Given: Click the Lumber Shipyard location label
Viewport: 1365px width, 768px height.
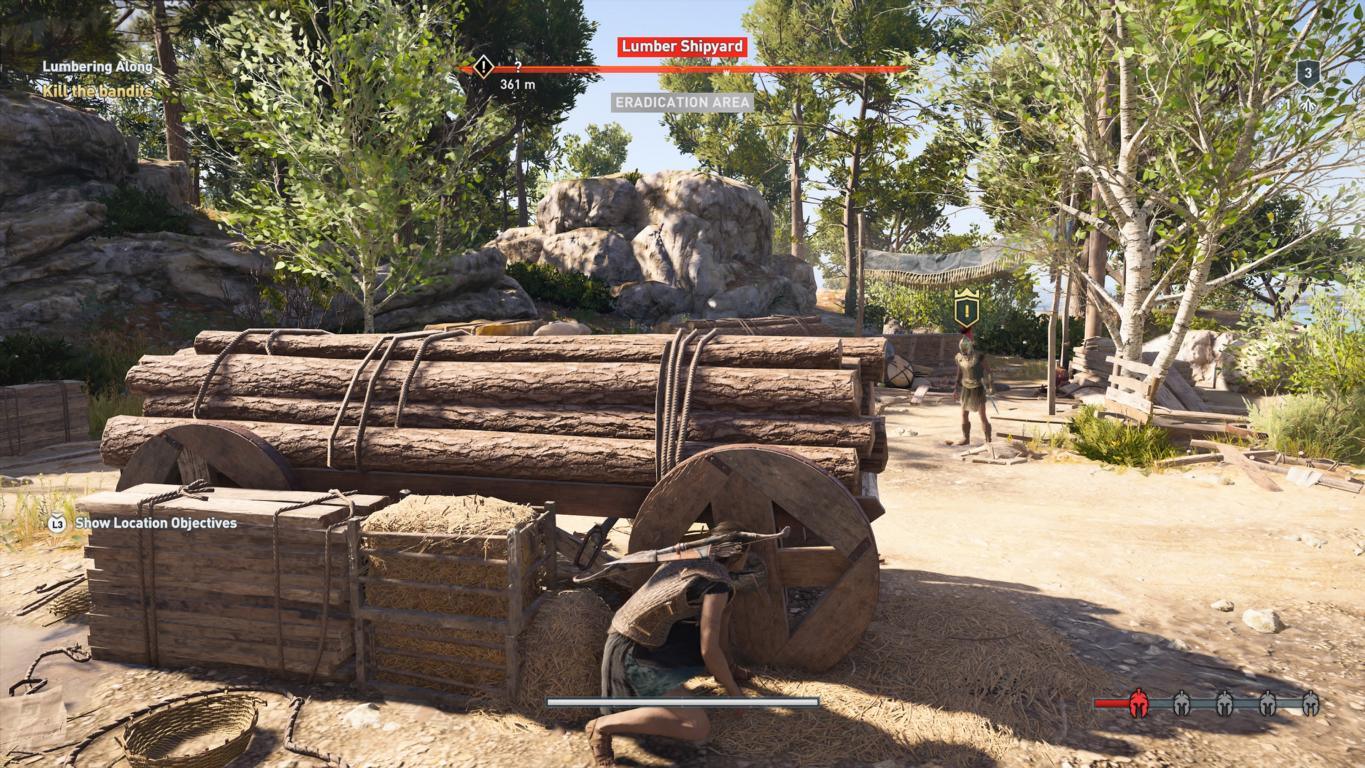Looking at the screenshot, I should (682, 47).
